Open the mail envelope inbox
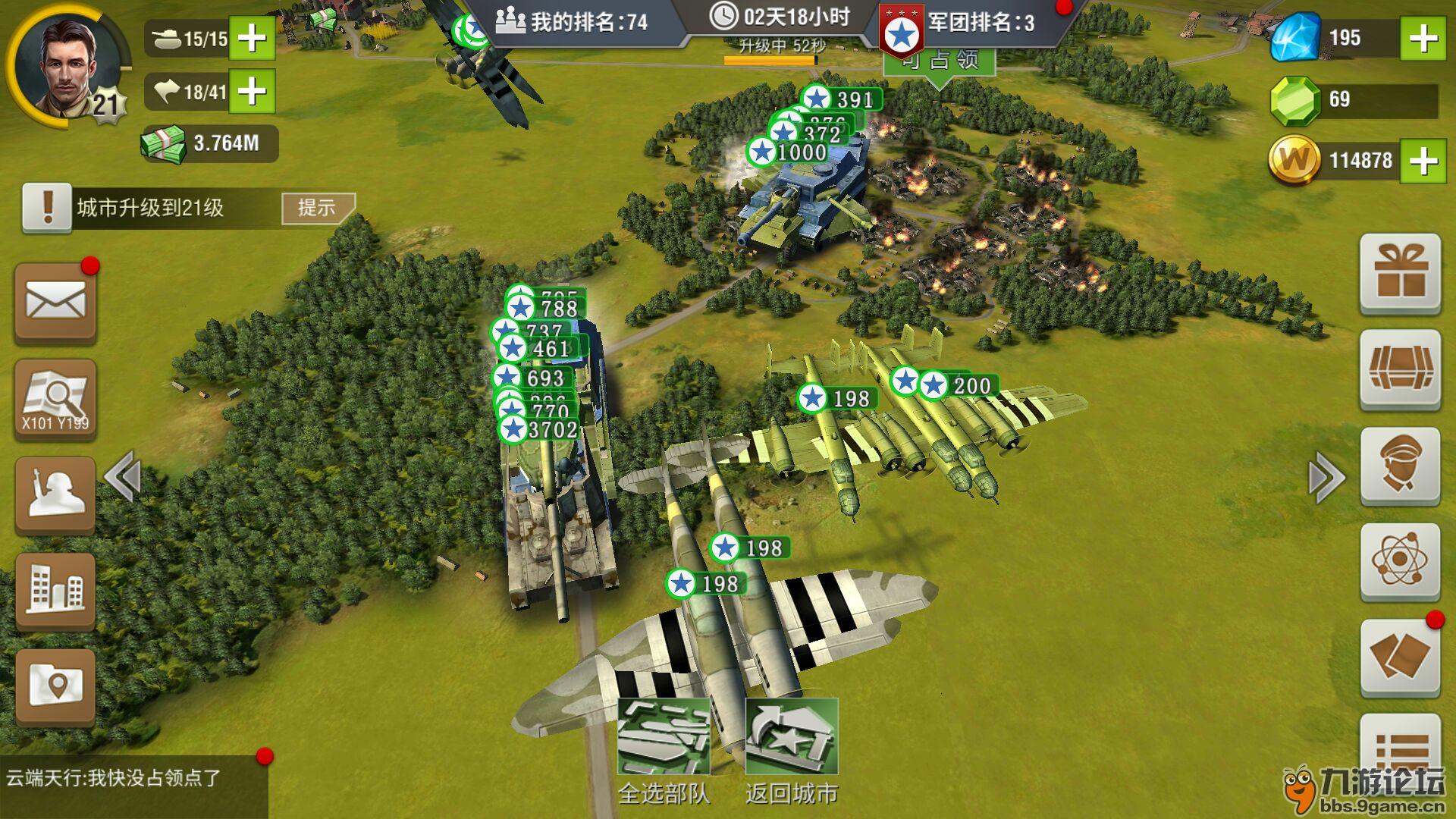This screenshot has height=819, width=1456. (55, 302)
